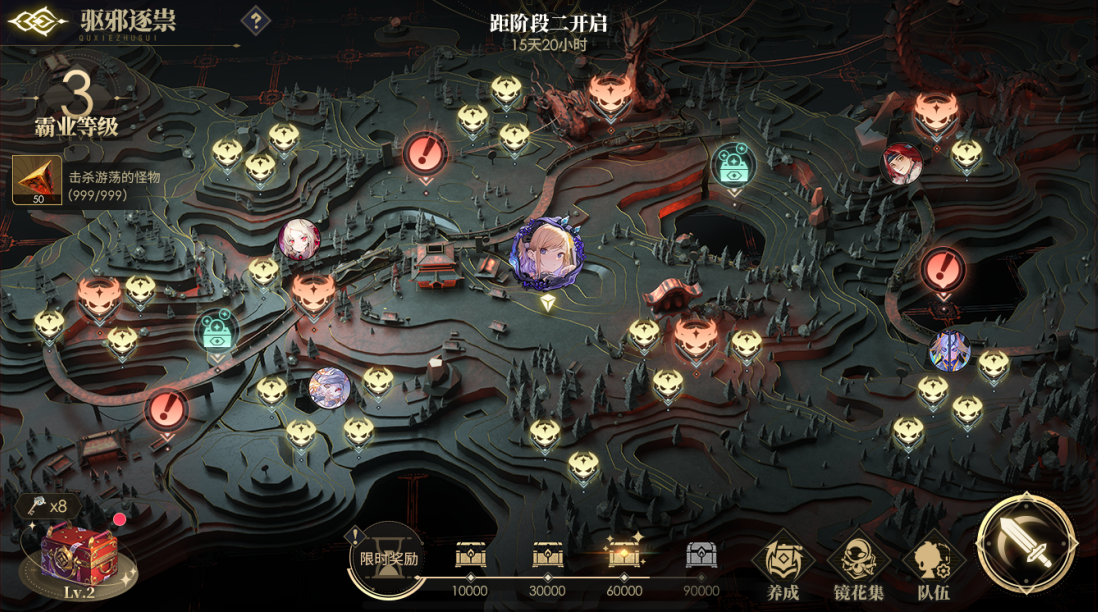Image resolution: width=1098 pixels, height=612 pixels.
Task: Open the 限时奖励 timed rewards button
Action: point(383,554)
